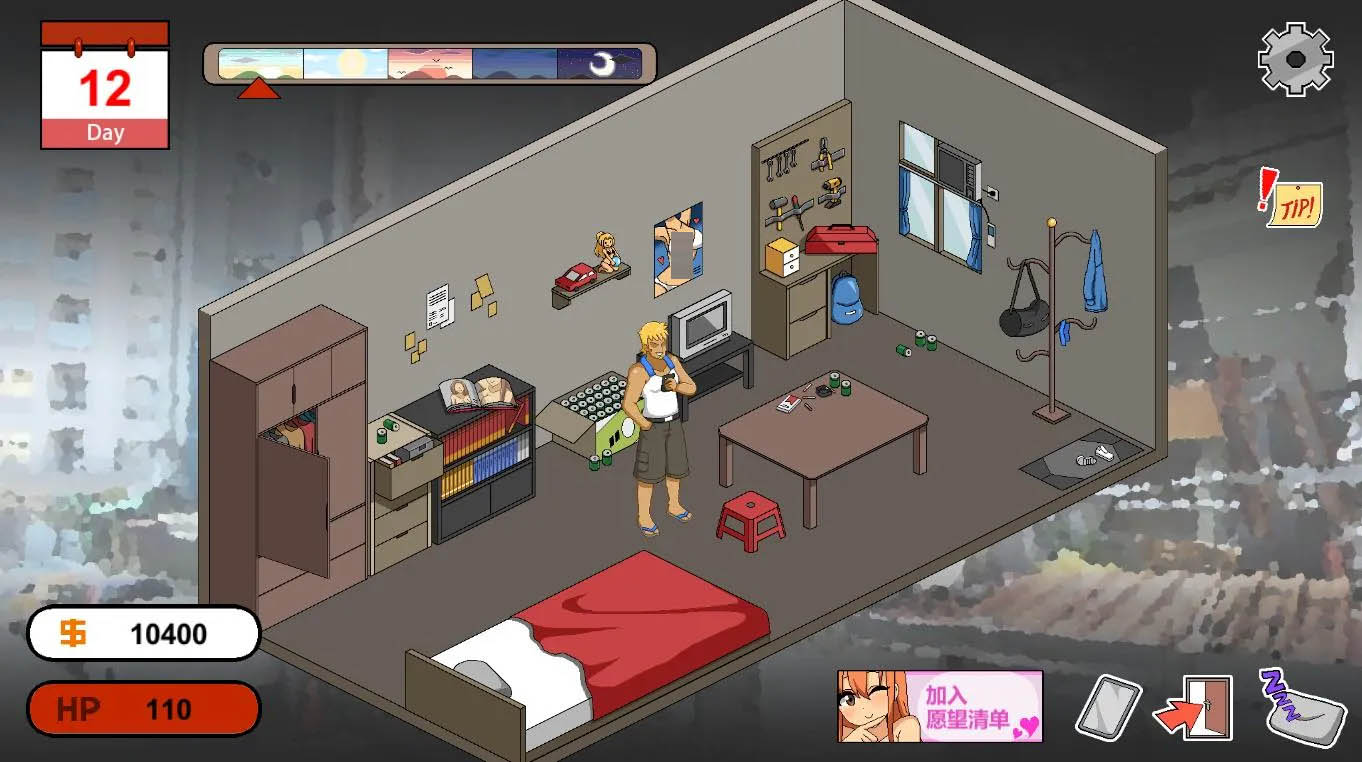Leave the room via door icon
The image size is (1362, 762).
(1195, 708)
